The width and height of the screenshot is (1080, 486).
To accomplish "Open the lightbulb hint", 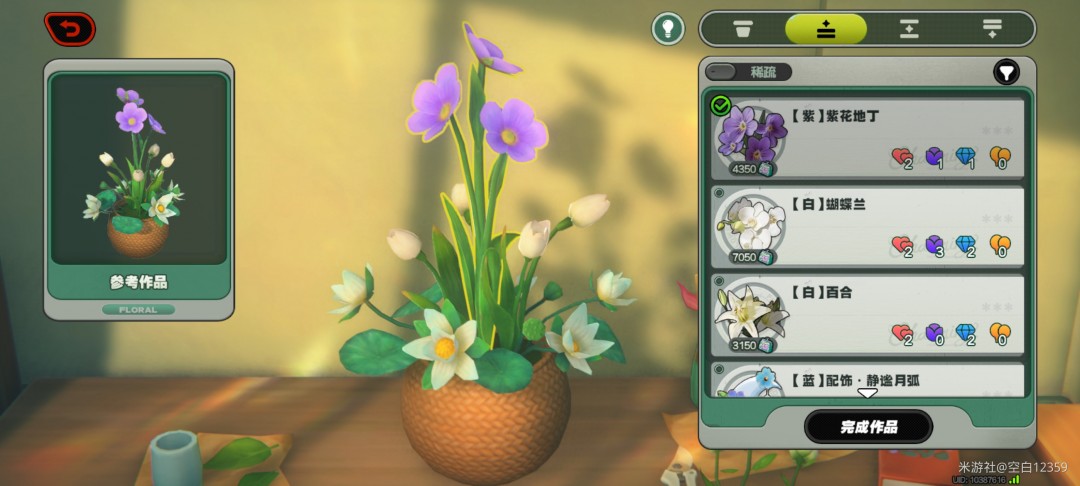I will (668, 28).
